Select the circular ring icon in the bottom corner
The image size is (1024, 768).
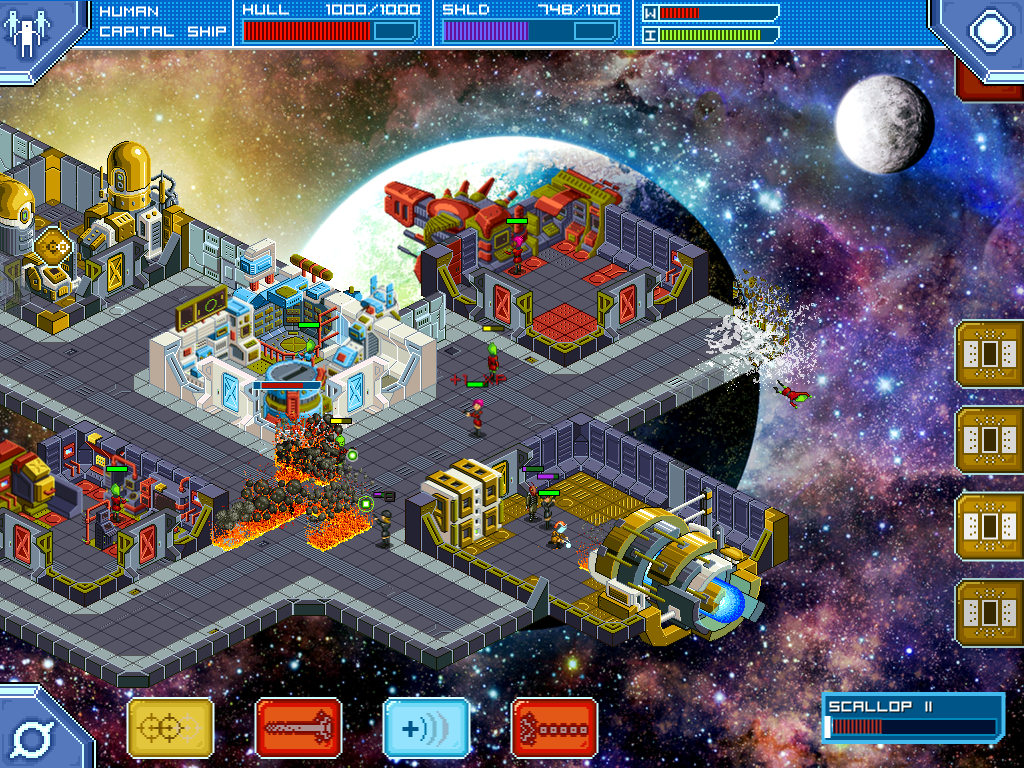[x=28, y=737]
